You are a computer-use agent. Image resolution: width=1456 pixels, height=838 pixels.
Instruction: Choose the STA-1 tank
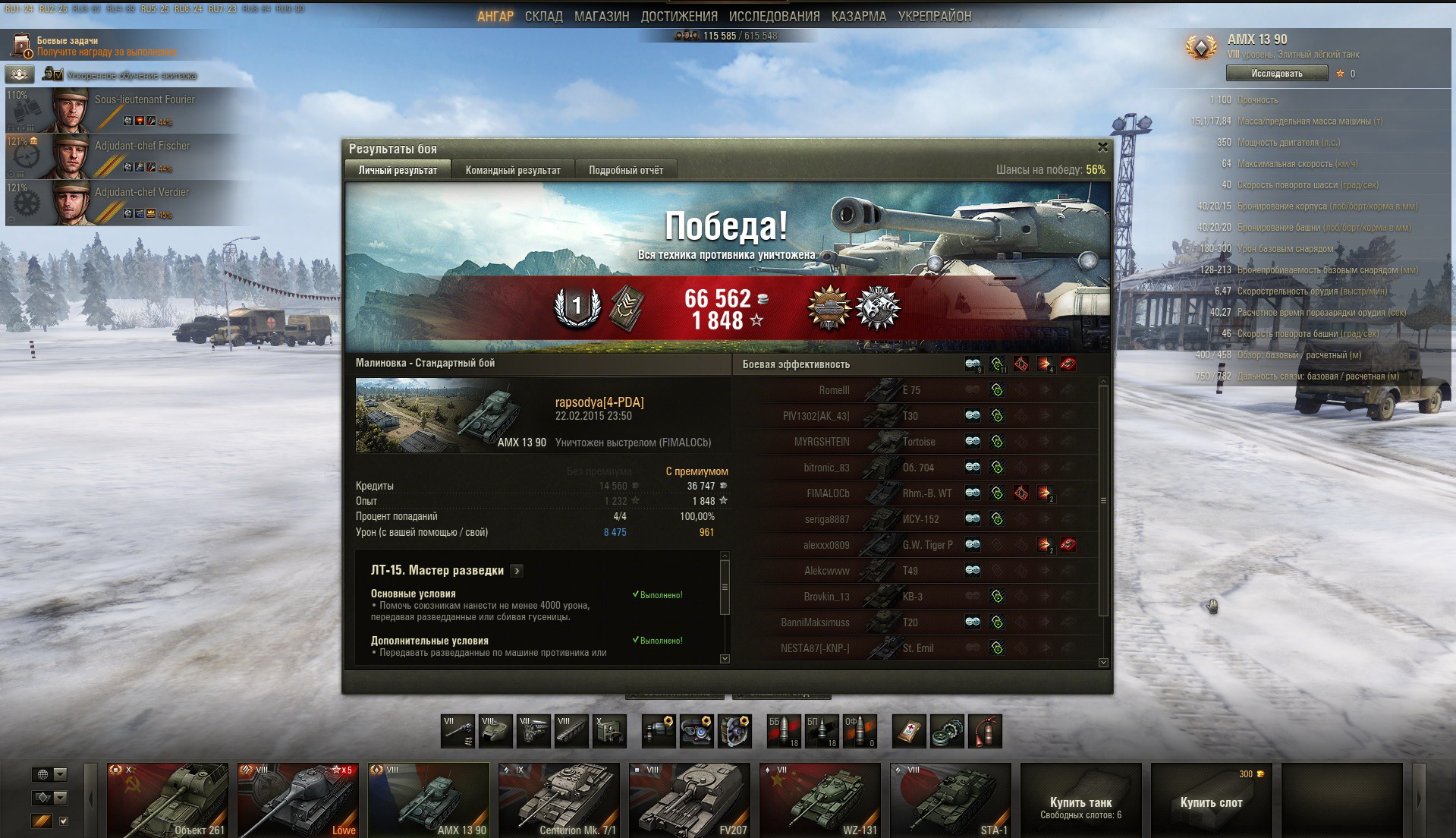(951, 799)
